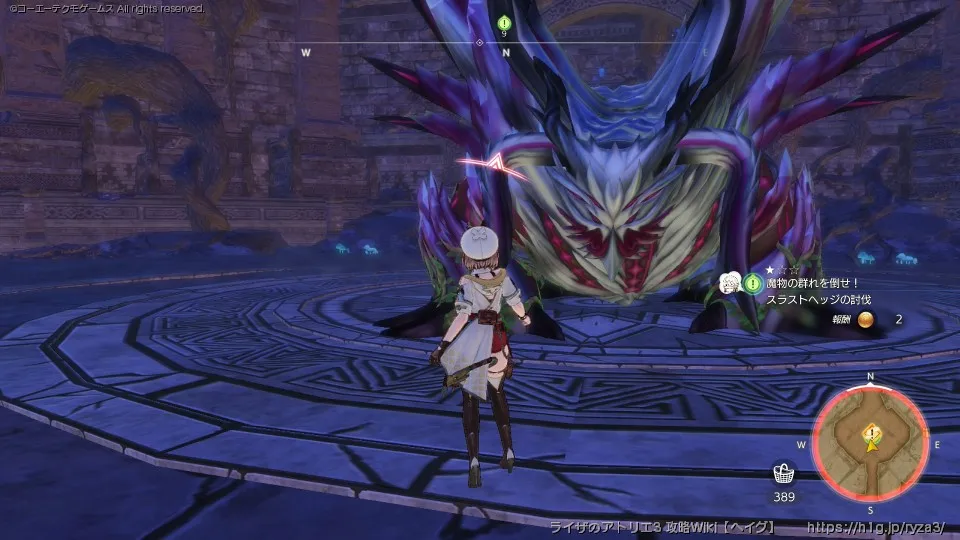Viewport: 960px width, 540px height.
Task: Open the circular minimap
Action: pos(871,444)
